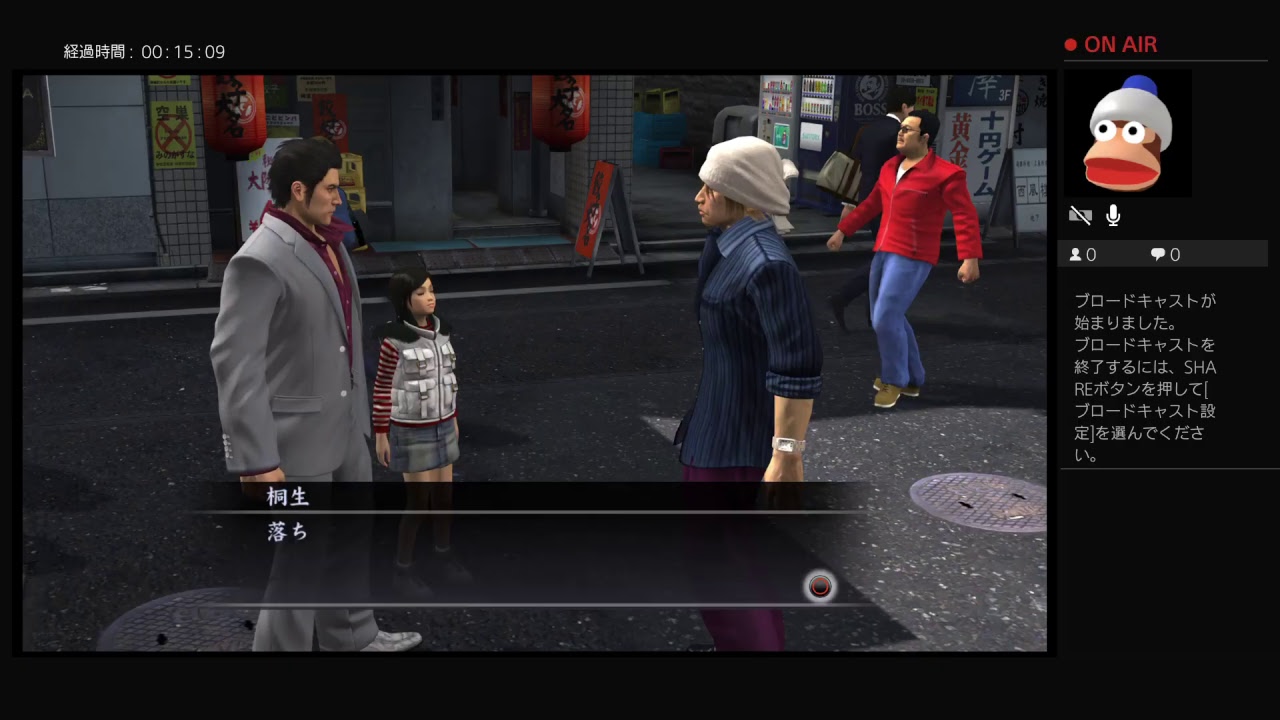The height and width of the screenshot is (720, 1280).
Task: Advance the 桐生 dialogue box
Action: pos(820,587)
